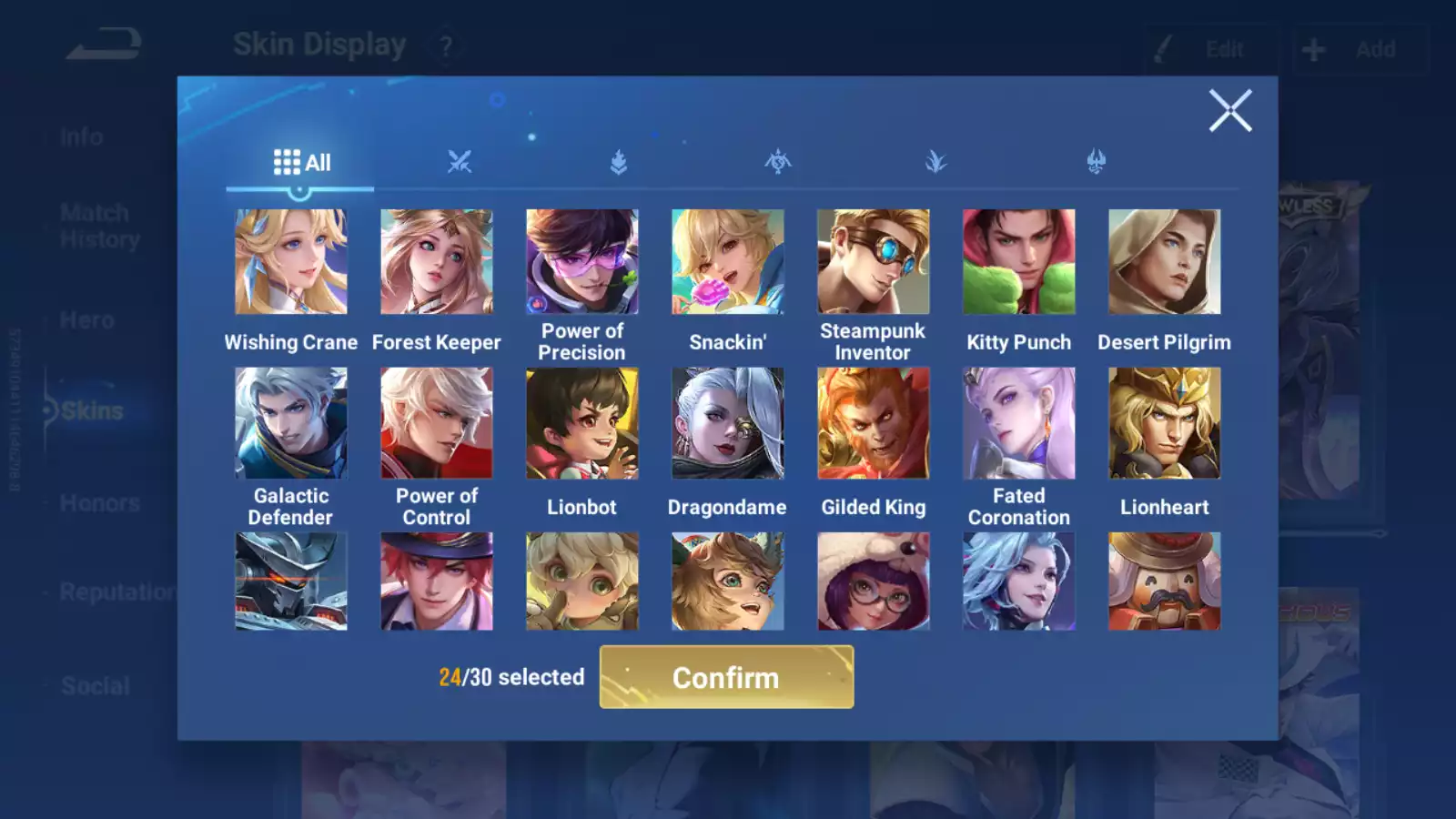
Task: Pick the armored robot skin portrait
Action: coord(291,581)
